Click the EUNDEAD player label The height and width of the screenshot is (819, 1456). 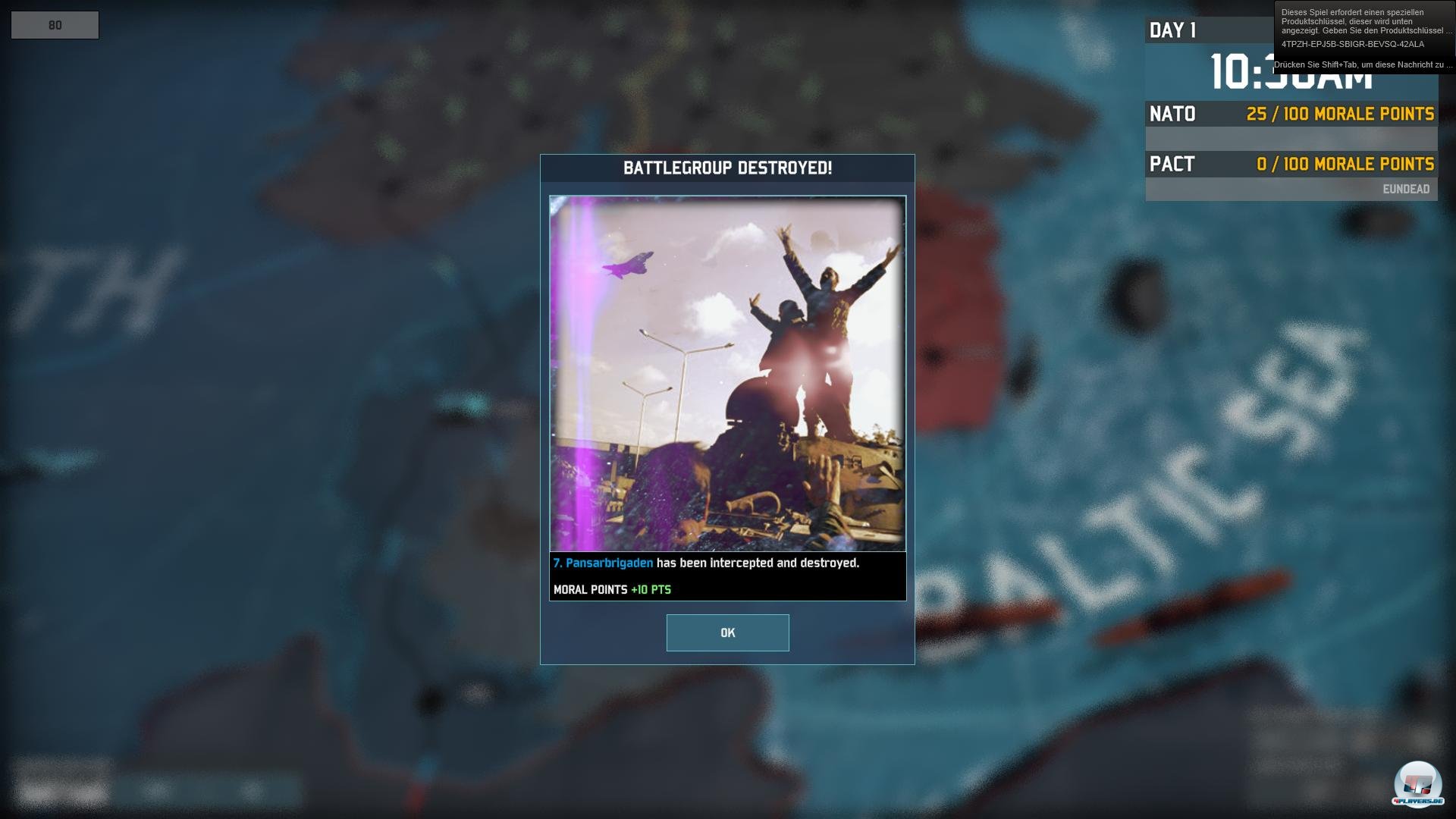point(1407,189)
